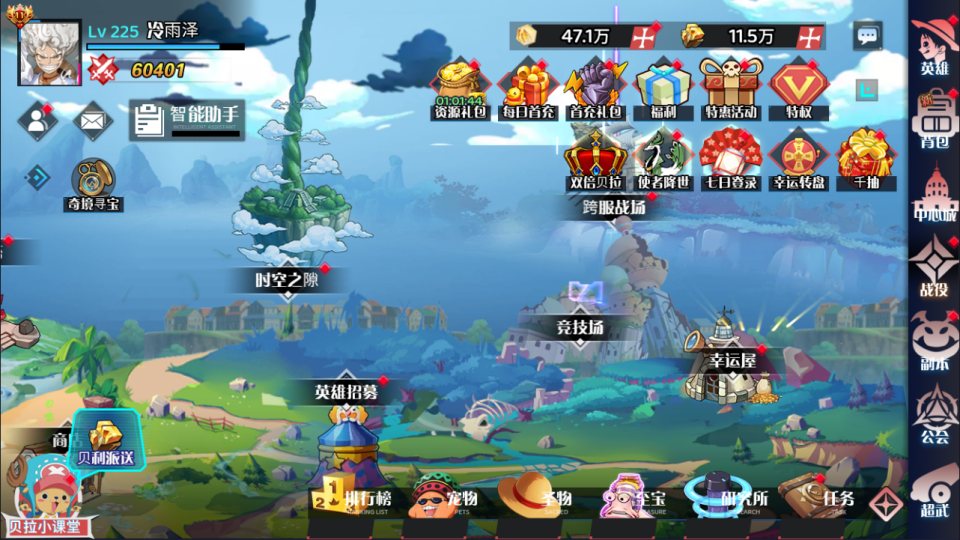Open the 背包 bag from the sidebar

click(x=934, y=119)
